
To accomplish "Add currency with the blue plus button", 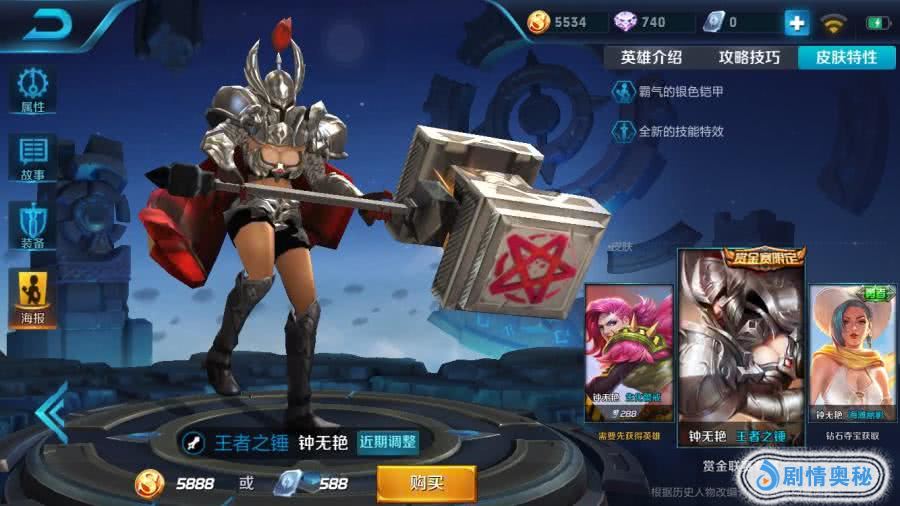I will tap(796, 22).
